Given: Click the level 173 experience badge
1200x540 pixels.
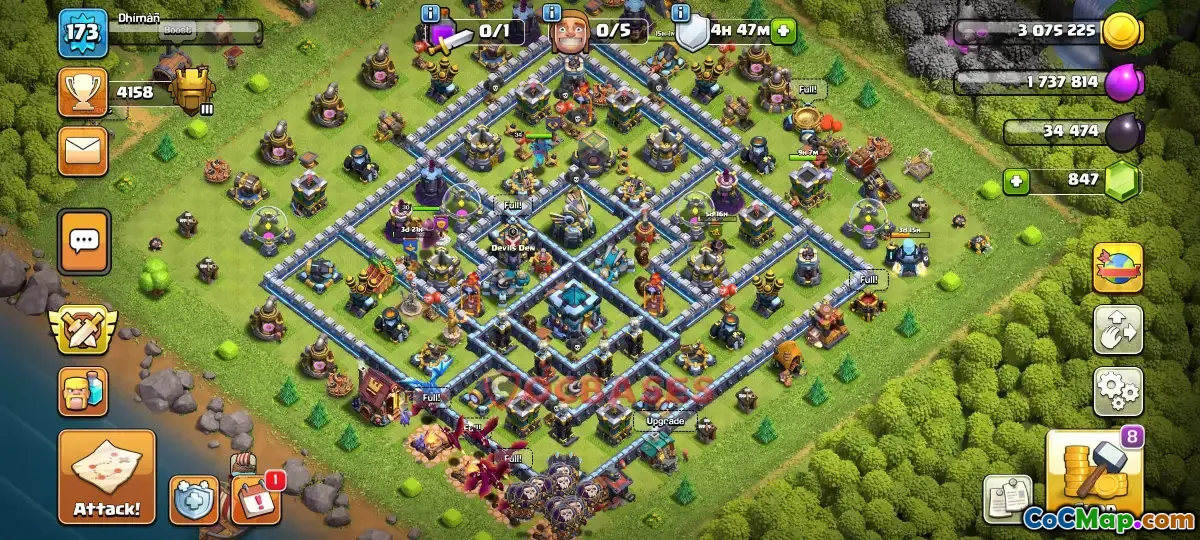Looking at the screenshot, I should 83,33.
